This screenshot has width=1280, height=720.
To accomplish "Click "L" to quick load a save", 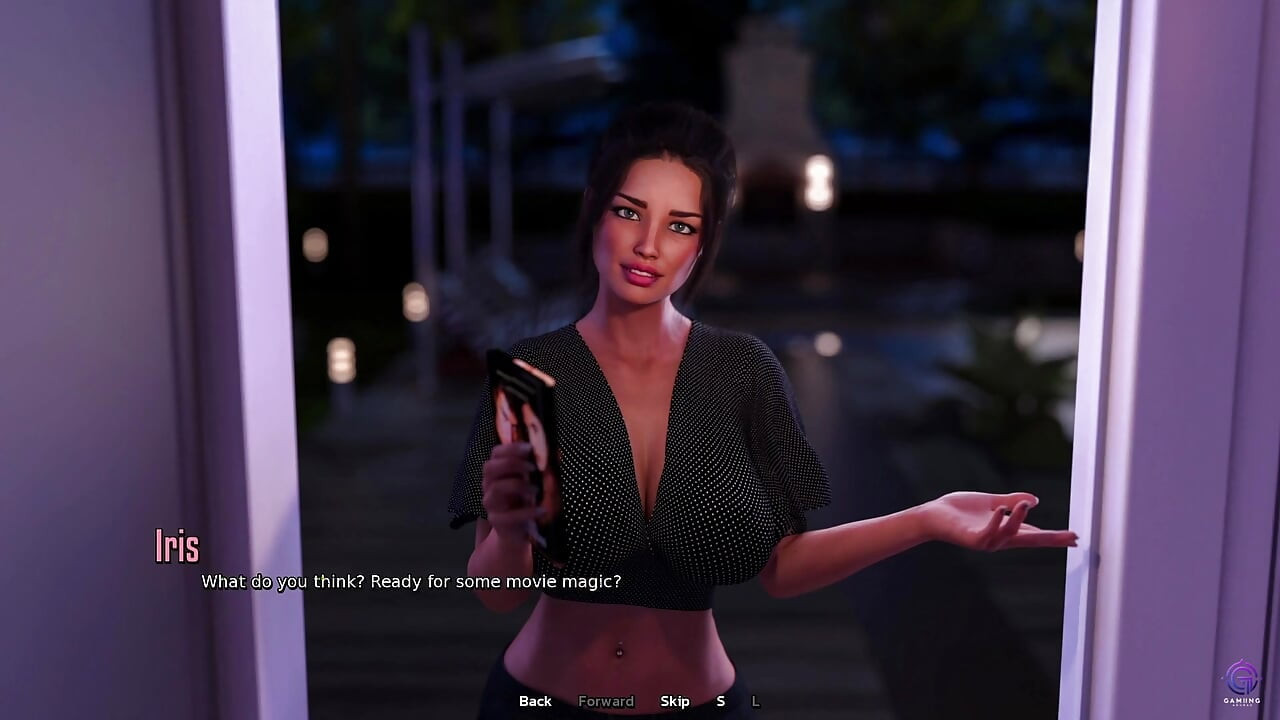I will coord(754,701).
